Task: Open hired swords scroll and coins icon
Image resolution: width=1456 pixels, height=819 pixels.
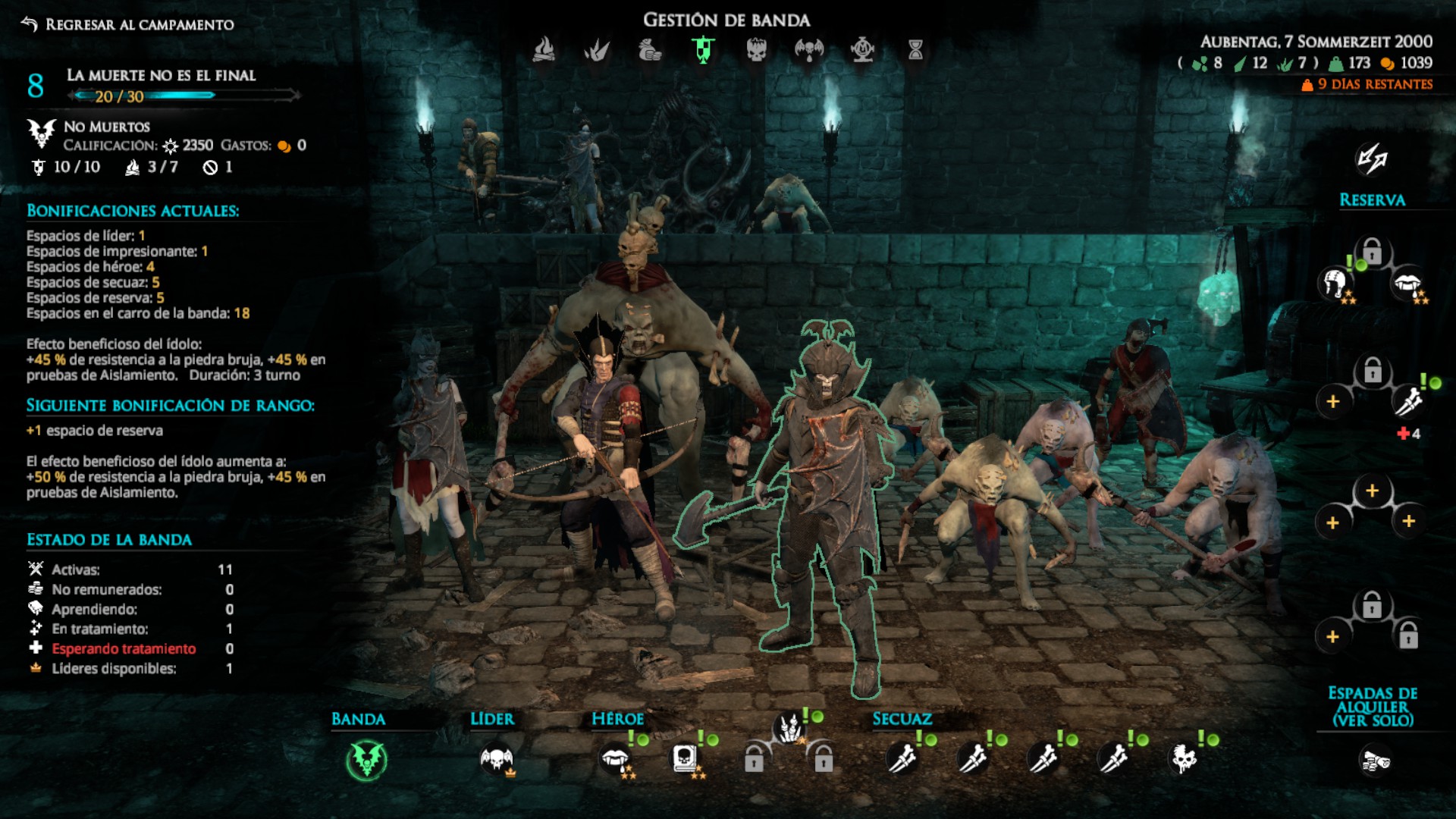Action: click(1373, 761)
